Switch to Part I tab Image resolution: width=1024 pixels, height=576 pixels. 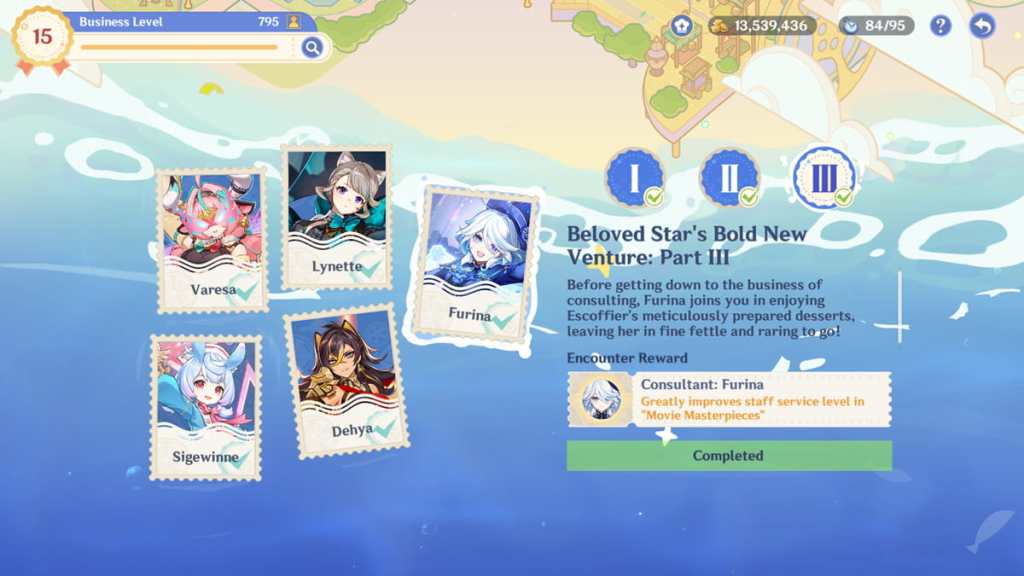(x=634, y=178)
